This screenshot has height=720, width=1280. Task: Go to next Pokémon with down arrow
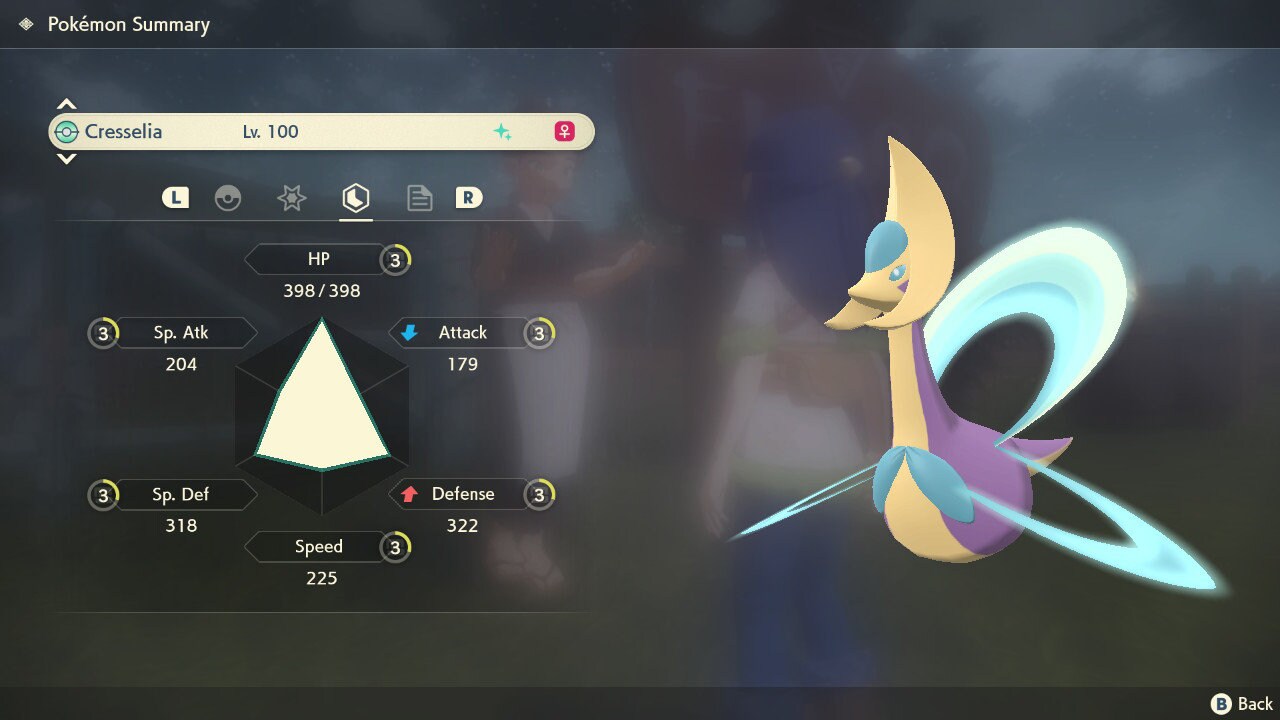click(66, 159)
